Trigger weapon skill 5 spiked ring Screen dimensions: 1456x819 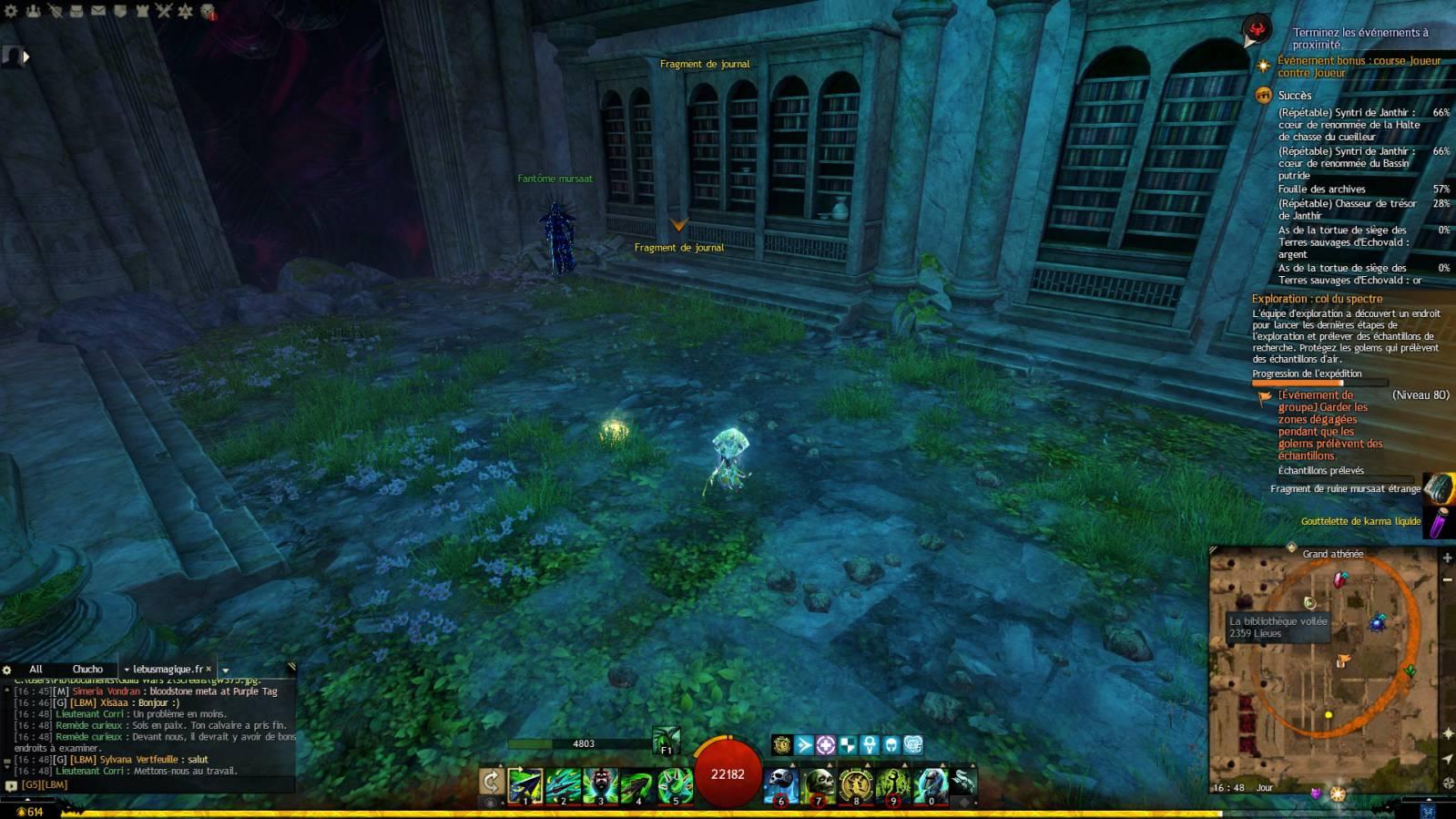tap(676, 785)
